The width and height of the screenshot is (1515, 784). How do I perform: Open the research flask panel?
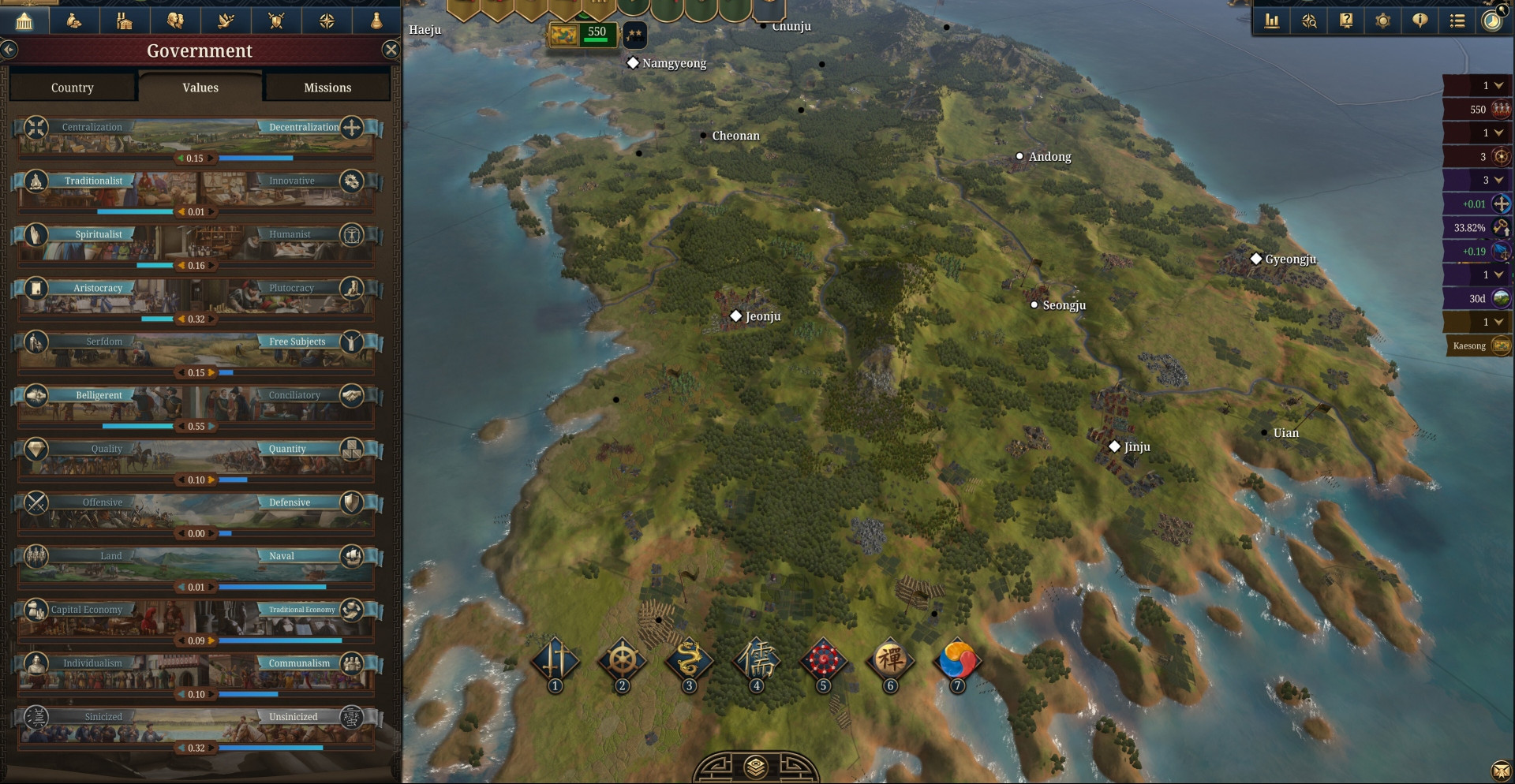(x=376, y=21)
